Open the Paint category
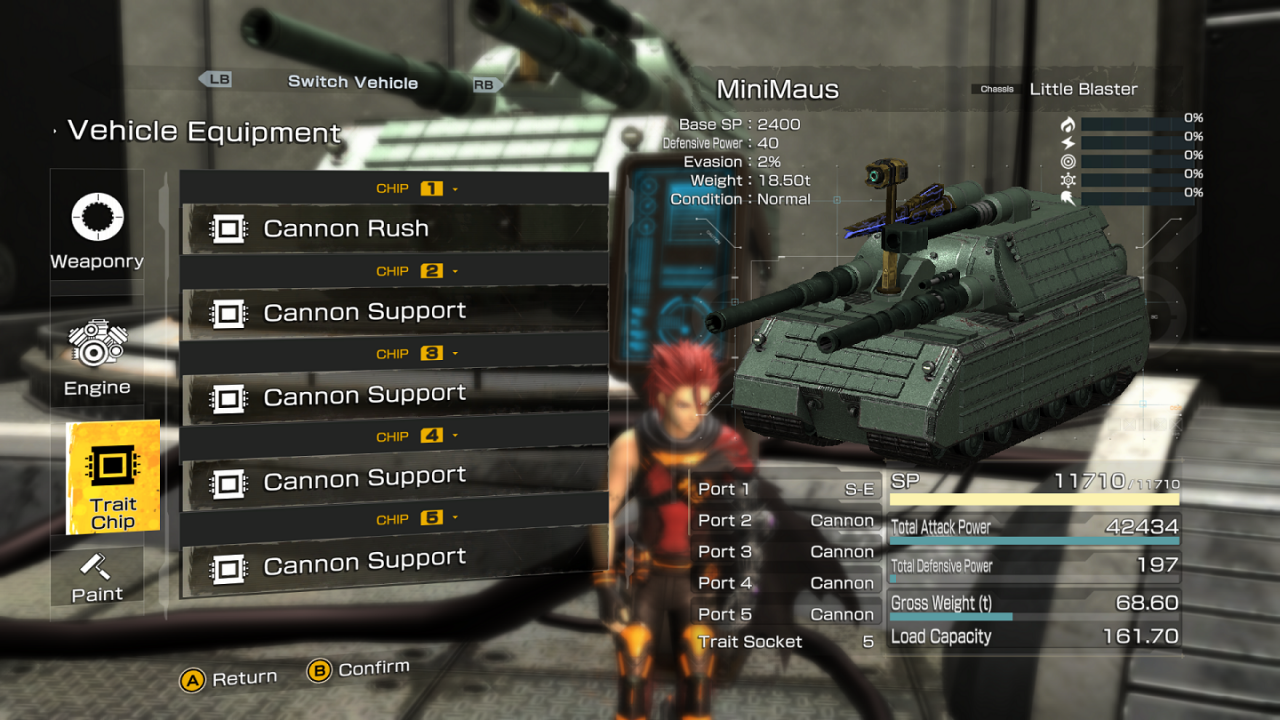This screenshot has height=720, width=1280. pyautogui.click(x=97, y=578)
